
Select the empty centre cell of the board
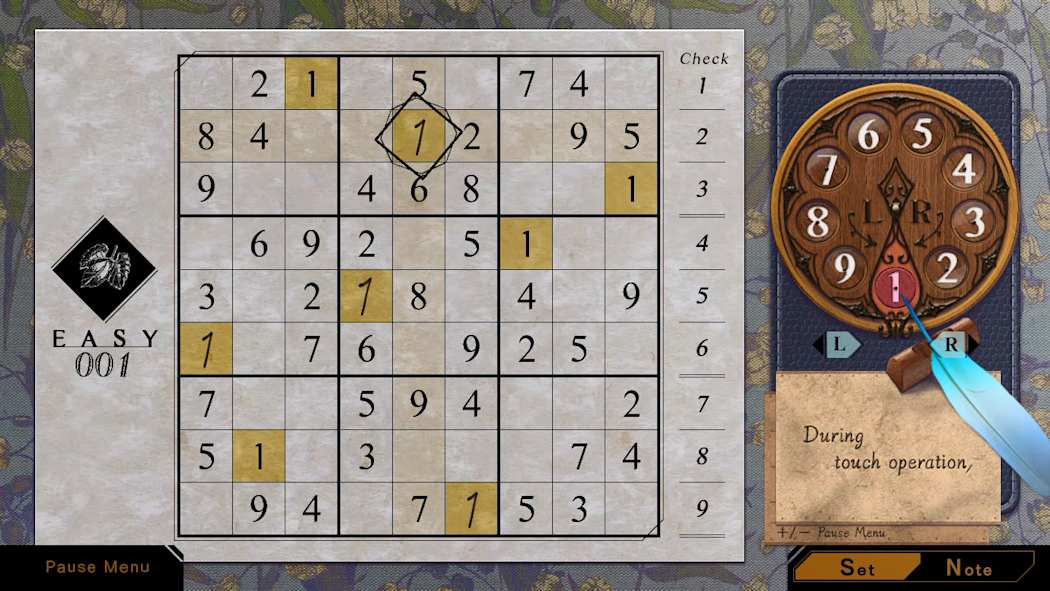pos(419,296)
